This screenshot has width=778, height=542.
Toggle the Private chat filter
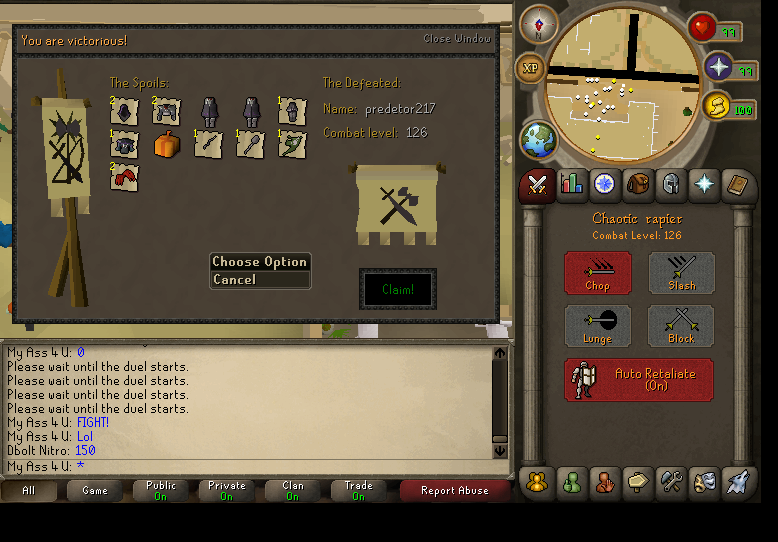(x=226, y=491)
